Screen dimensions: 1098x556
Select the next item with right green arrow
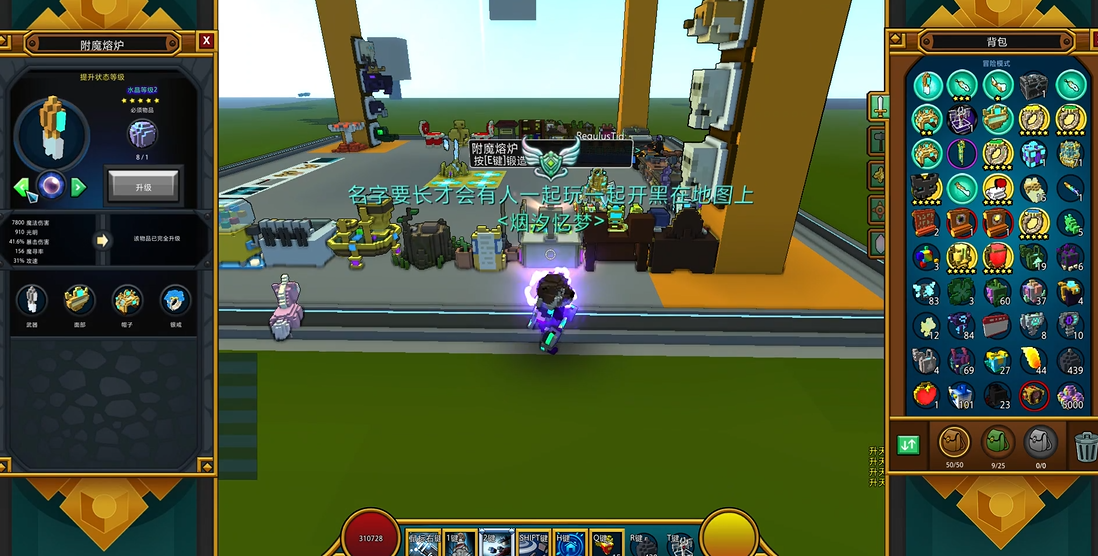click(78, 187)
